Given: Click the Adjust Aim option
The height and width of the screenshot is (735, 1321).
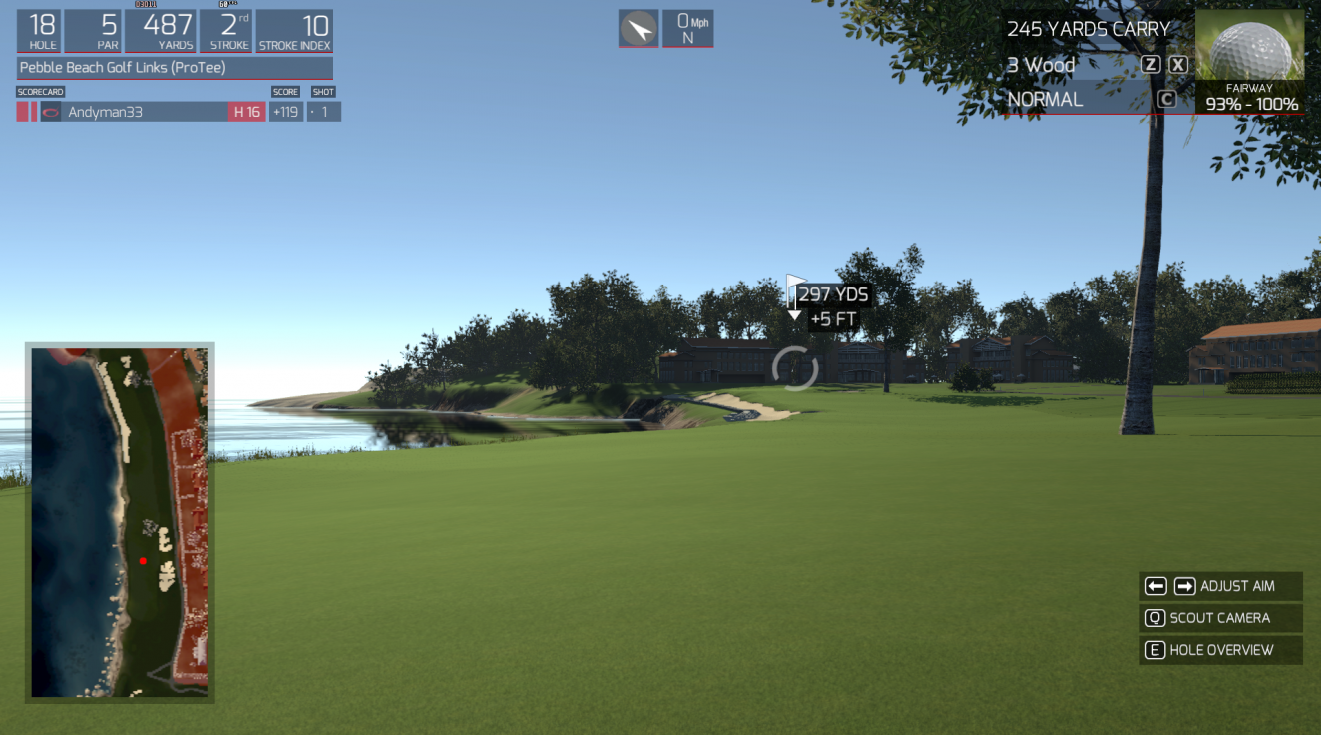Looking at the screenshot, I should (1220, 586).
